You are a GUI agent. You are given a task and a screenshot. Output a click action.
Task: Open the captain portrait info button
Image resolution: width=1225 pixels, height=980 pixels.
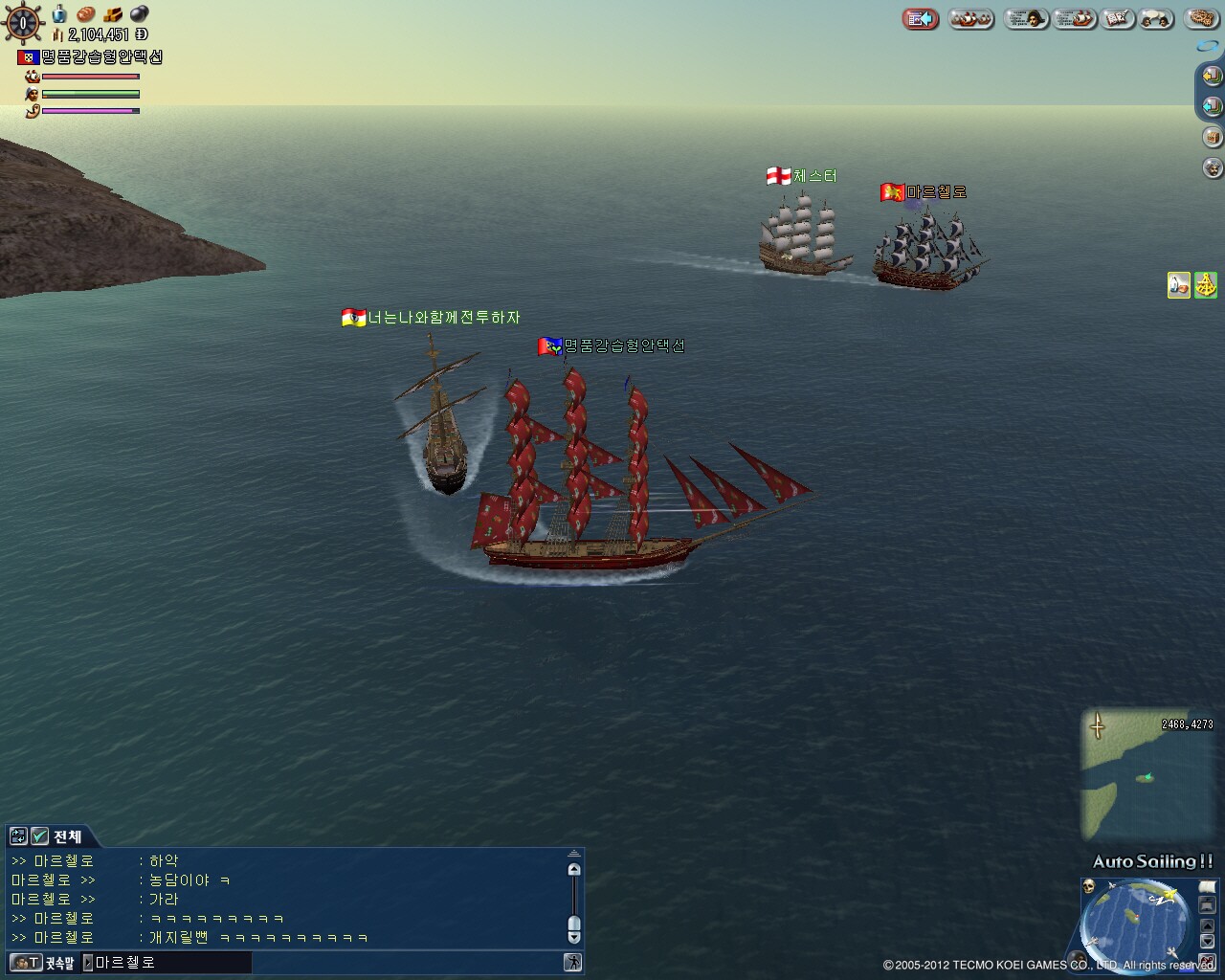point(1025,19)
